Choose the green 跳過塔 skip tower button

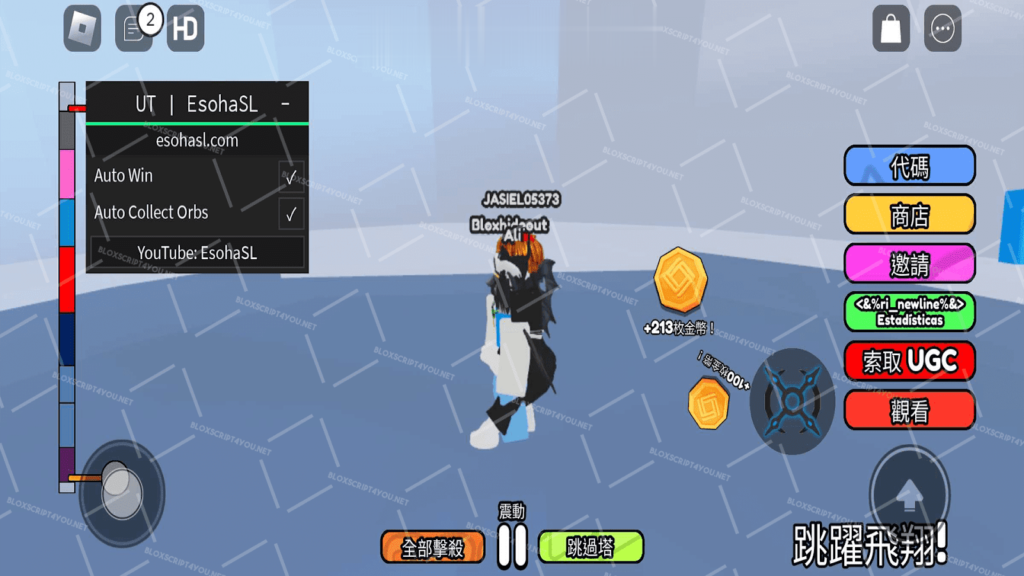coord(590,547)
